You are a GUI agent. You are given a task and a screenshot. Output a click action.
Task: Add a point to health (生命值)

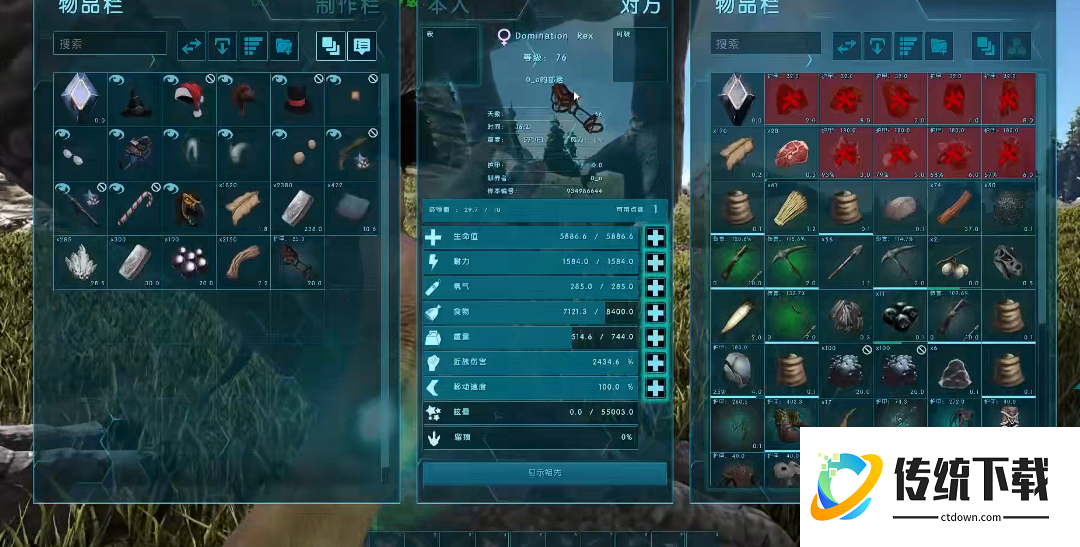pos(655,237)
